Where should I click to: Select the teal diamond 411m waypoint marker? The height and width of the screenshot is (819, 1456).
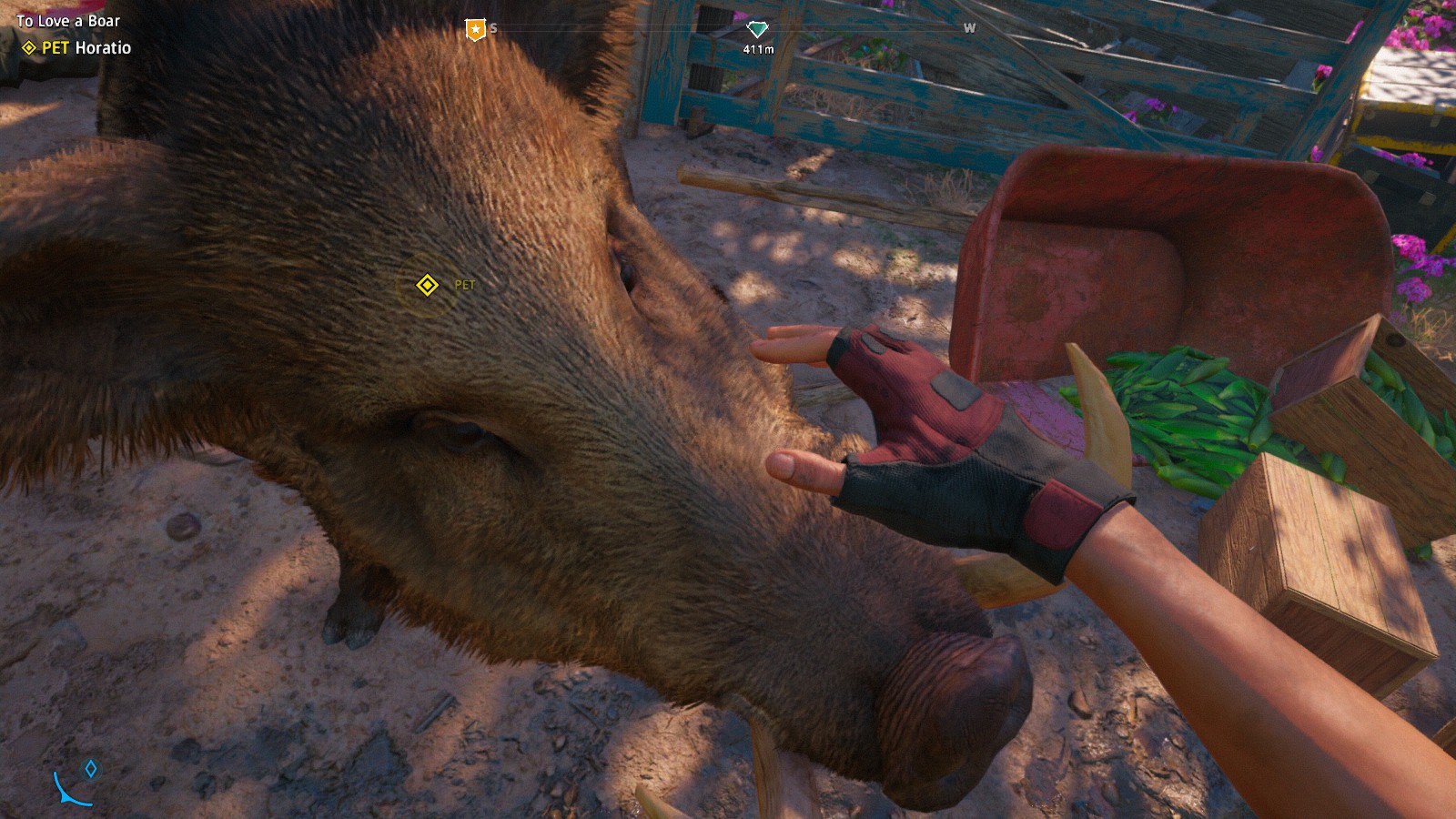757,30
